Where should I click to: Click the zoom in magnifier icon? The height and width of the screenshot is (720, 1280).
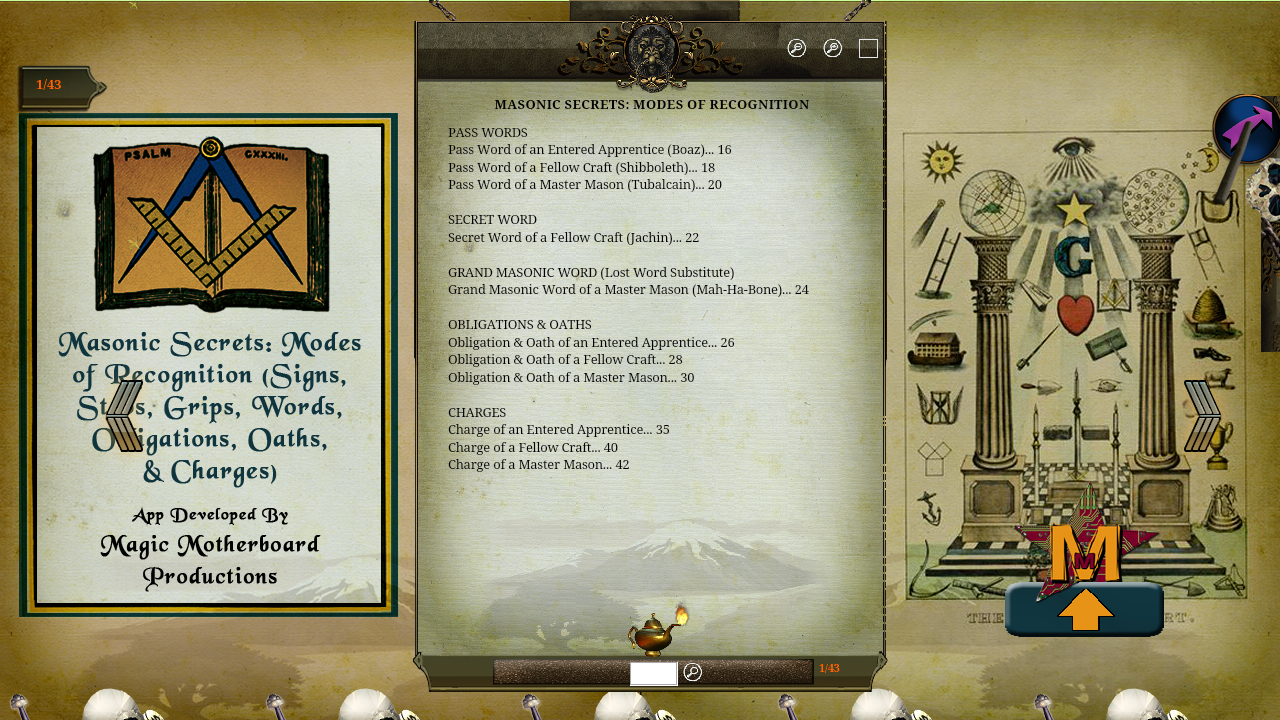[x=832, y=47]
